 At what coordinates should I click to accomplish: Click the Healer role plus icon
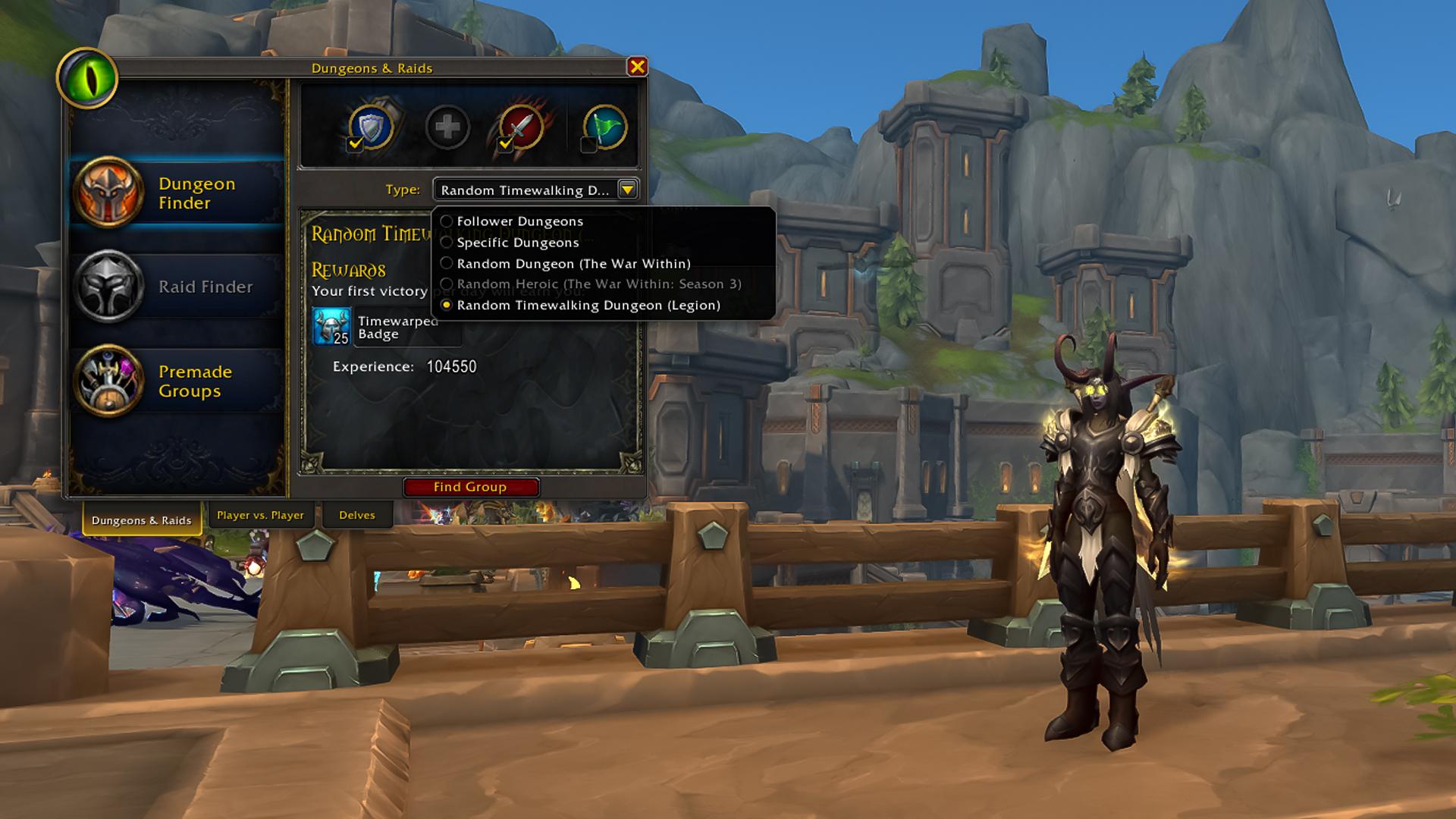coord(447,127)
